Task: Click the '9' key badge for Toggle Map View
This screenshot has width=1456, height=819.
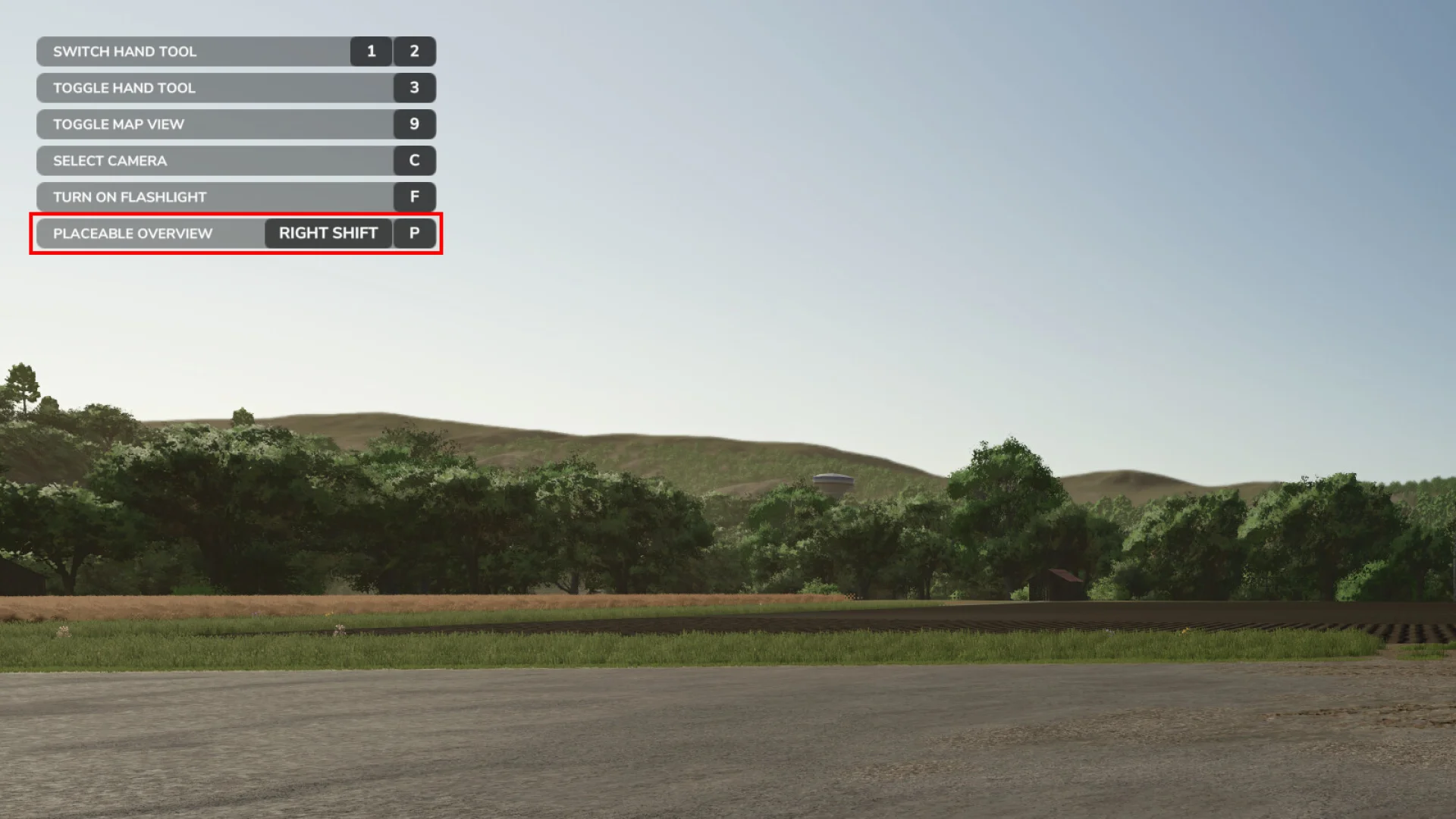Action: tap(414, 124)
